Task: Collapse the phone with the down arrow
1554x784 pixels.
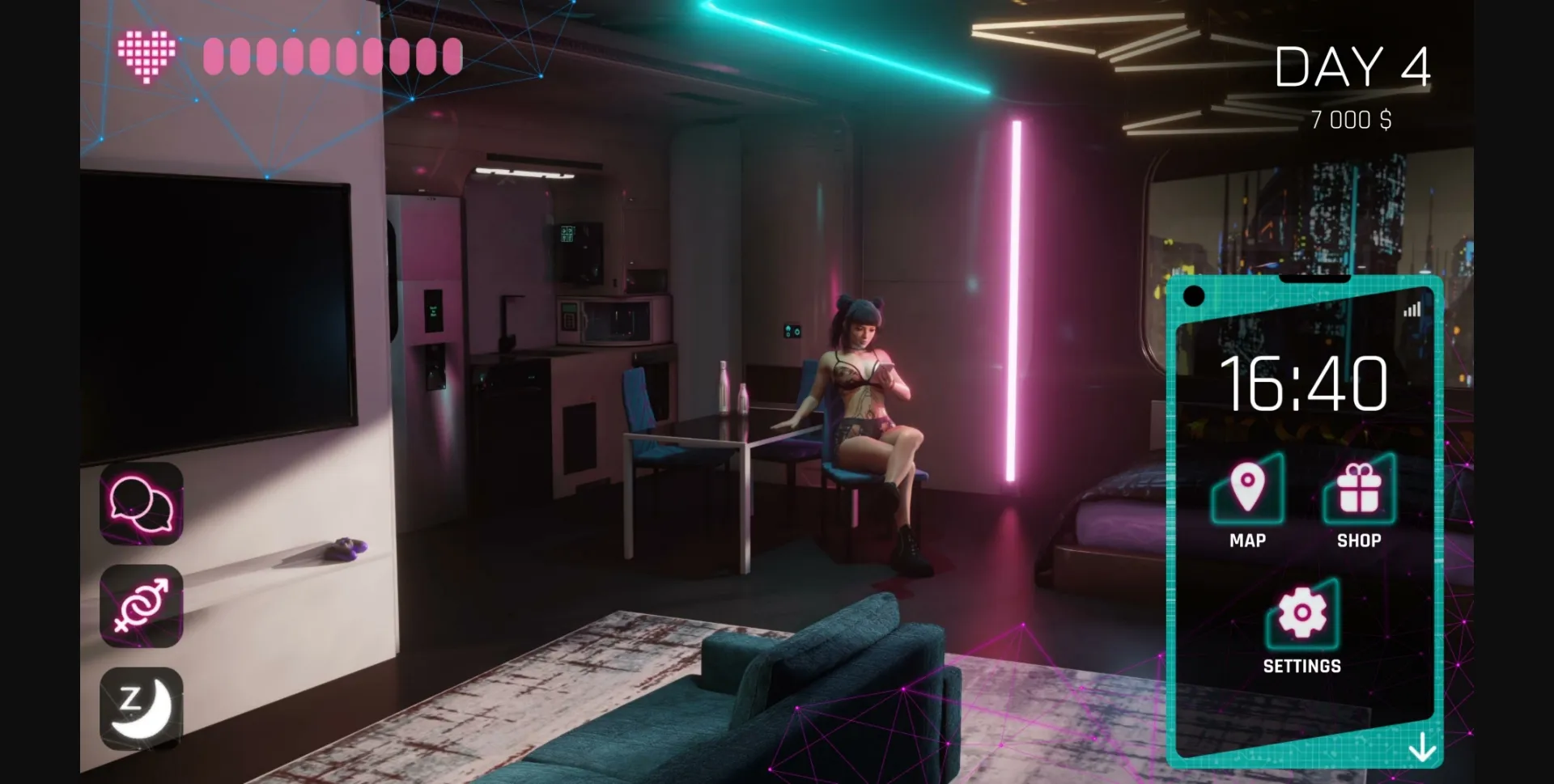Action: [1422, 748]
